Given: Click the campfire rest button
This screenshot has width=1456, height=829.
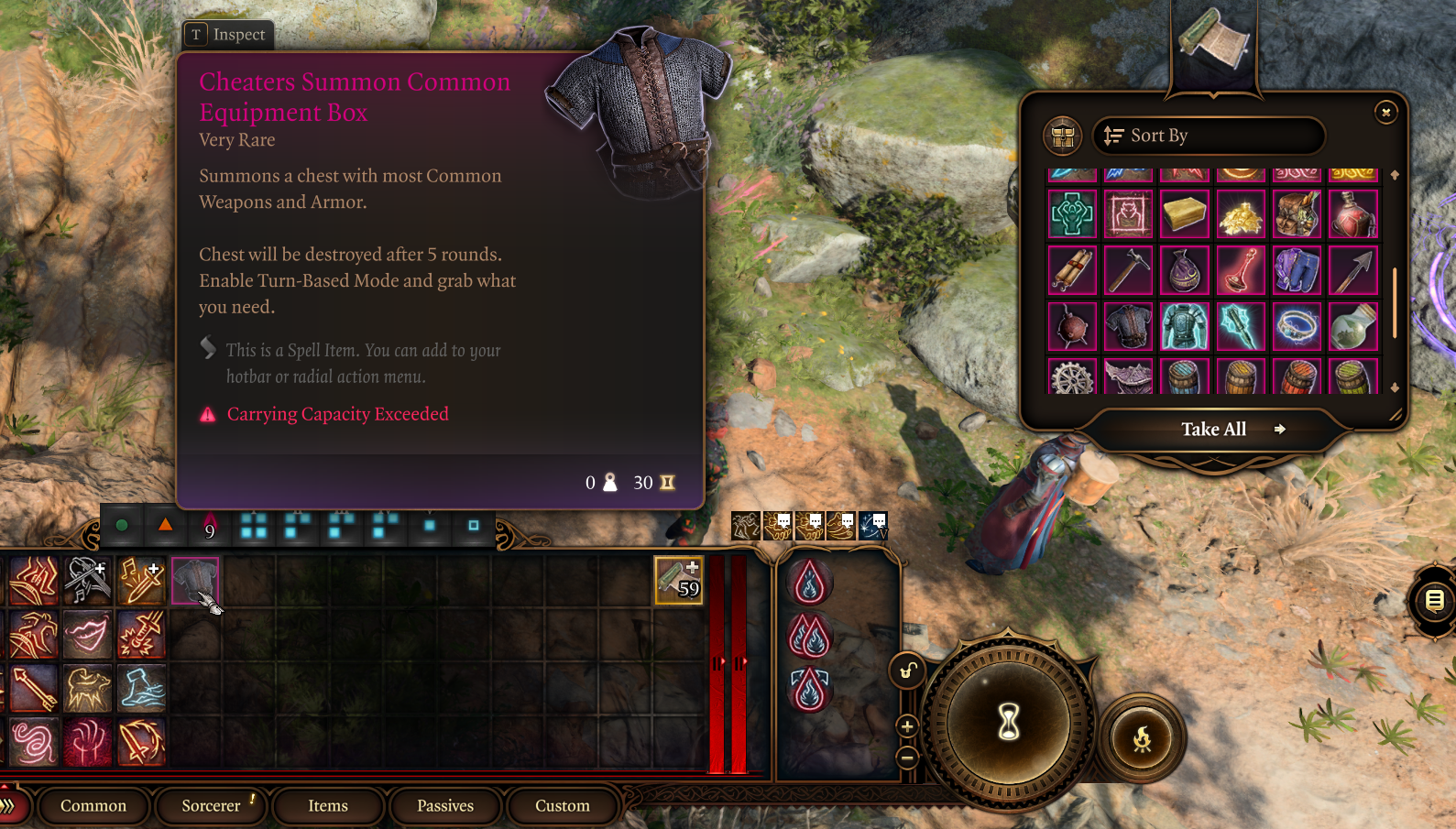Looking at the screenshot, I should (x=1142, y=738).
